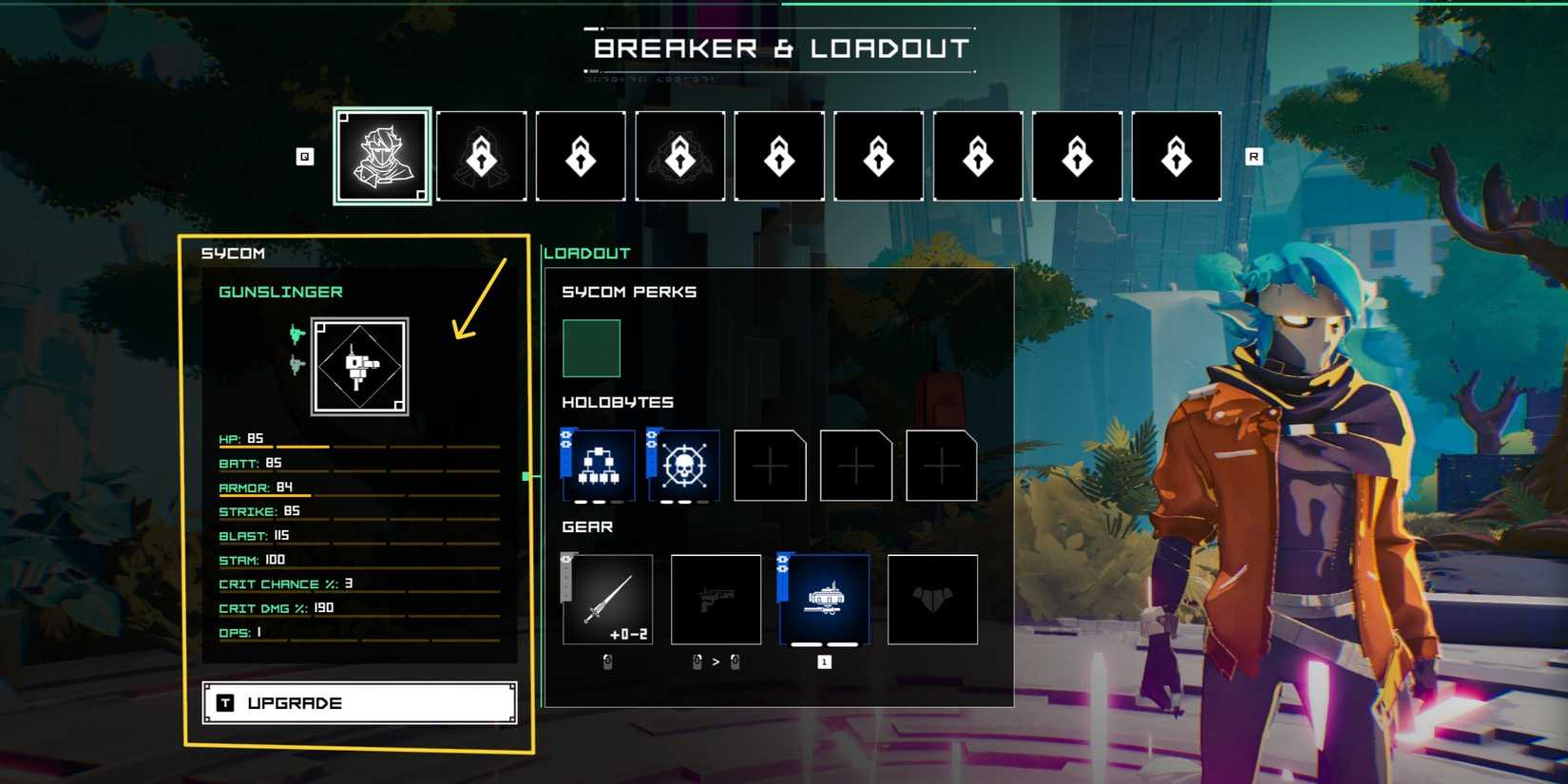Select the skull crosshair holobyte

tap(684, 466)
